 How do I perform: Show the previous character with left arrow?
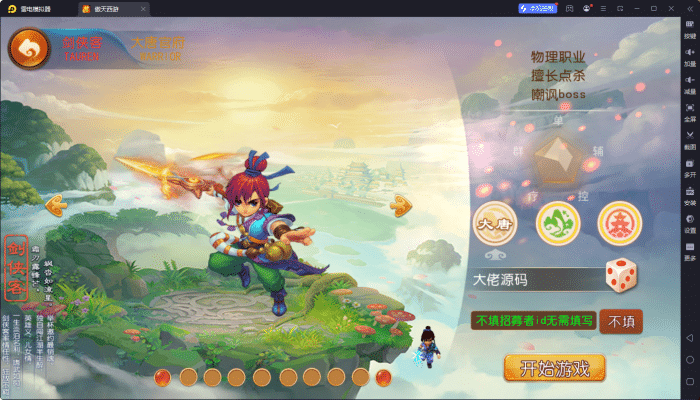tap(57, 205)
